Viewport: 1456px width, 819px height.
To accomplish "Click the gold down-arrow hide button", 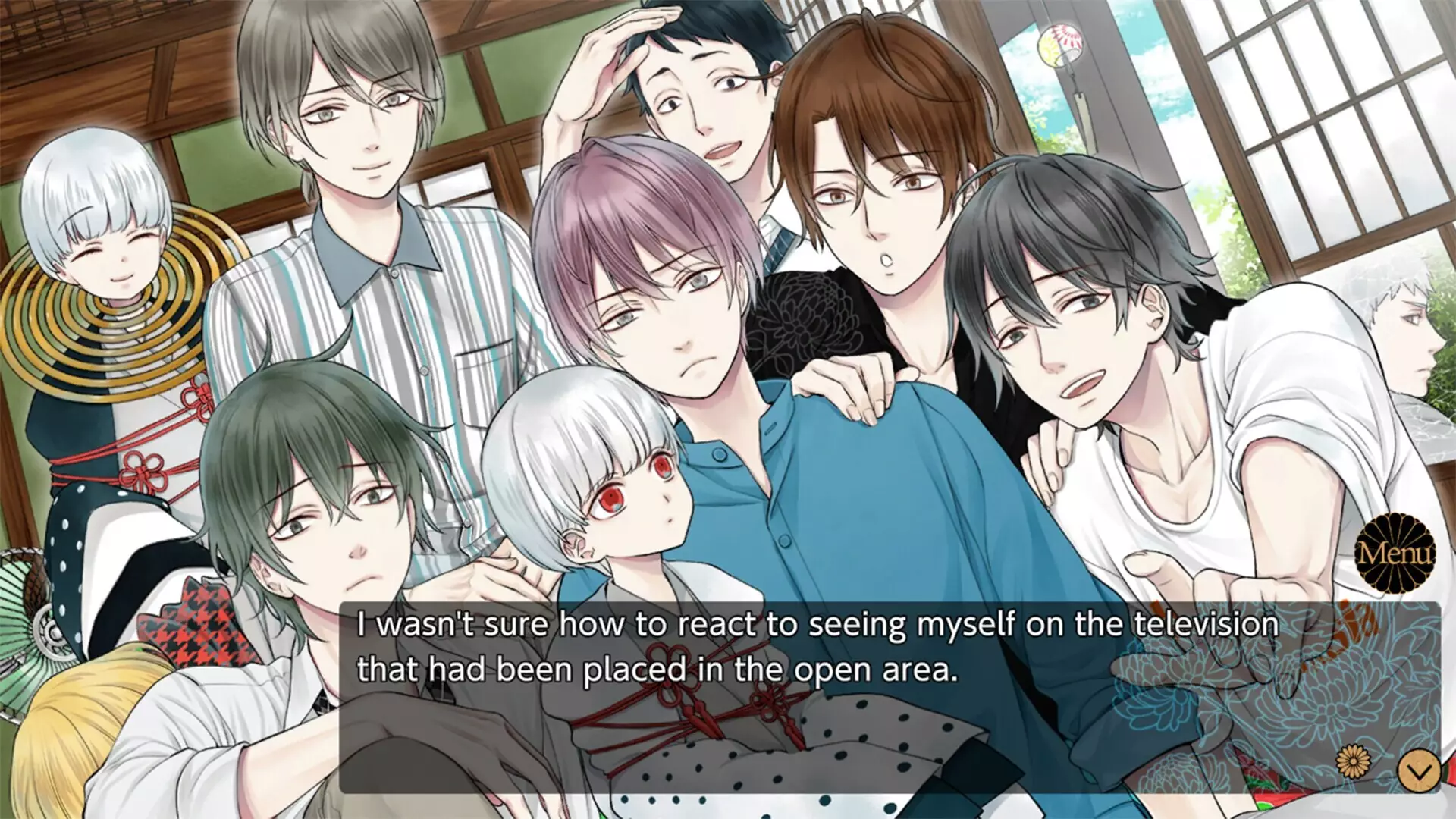I will (1418, 772).
